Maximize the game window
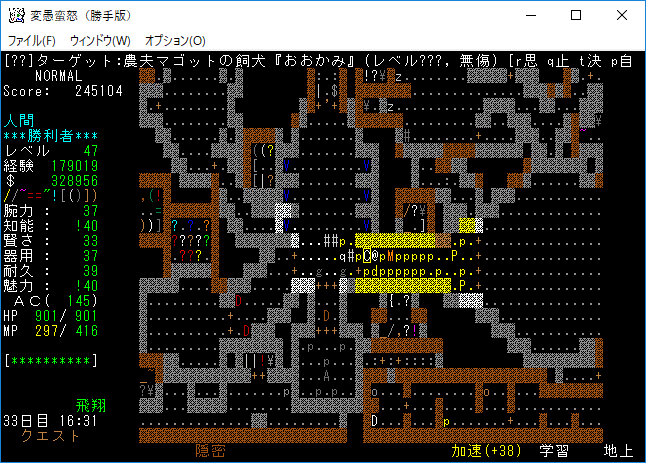The height and width of the screenshot is (463, 646). tap(575, 16)
